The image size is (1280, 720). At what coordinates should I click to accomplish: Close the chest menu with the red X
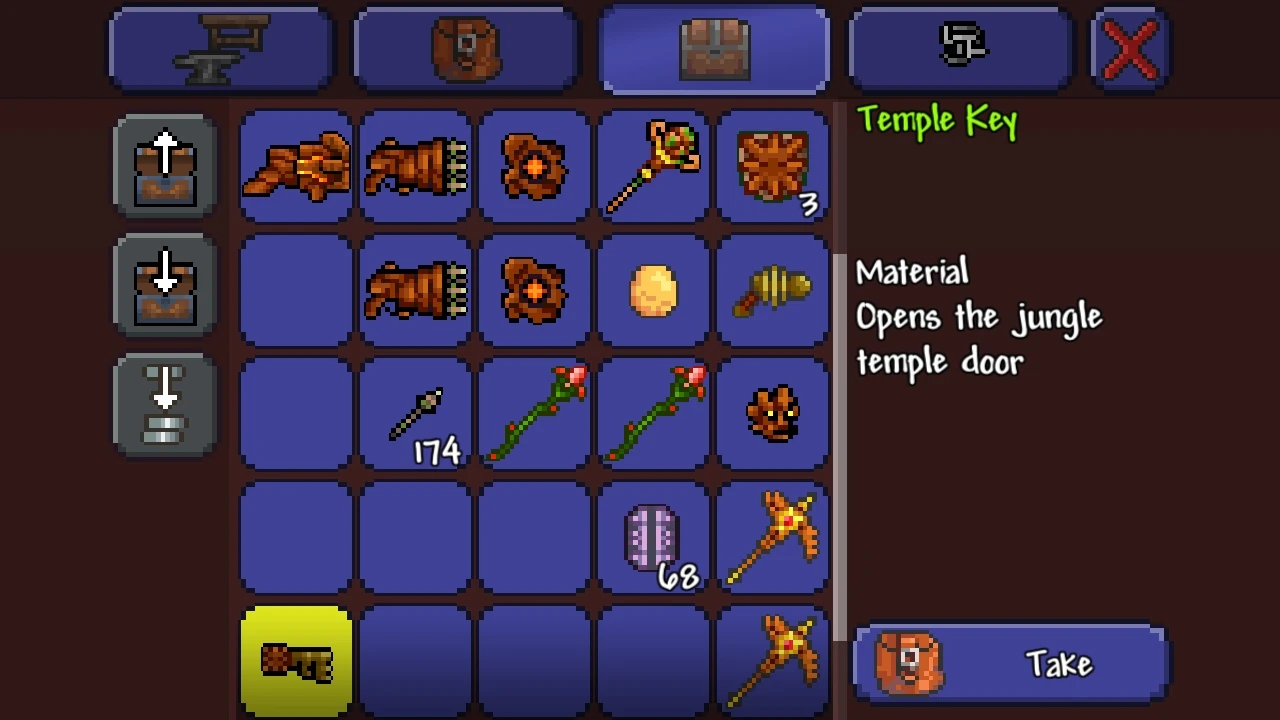pos(1129,47)
